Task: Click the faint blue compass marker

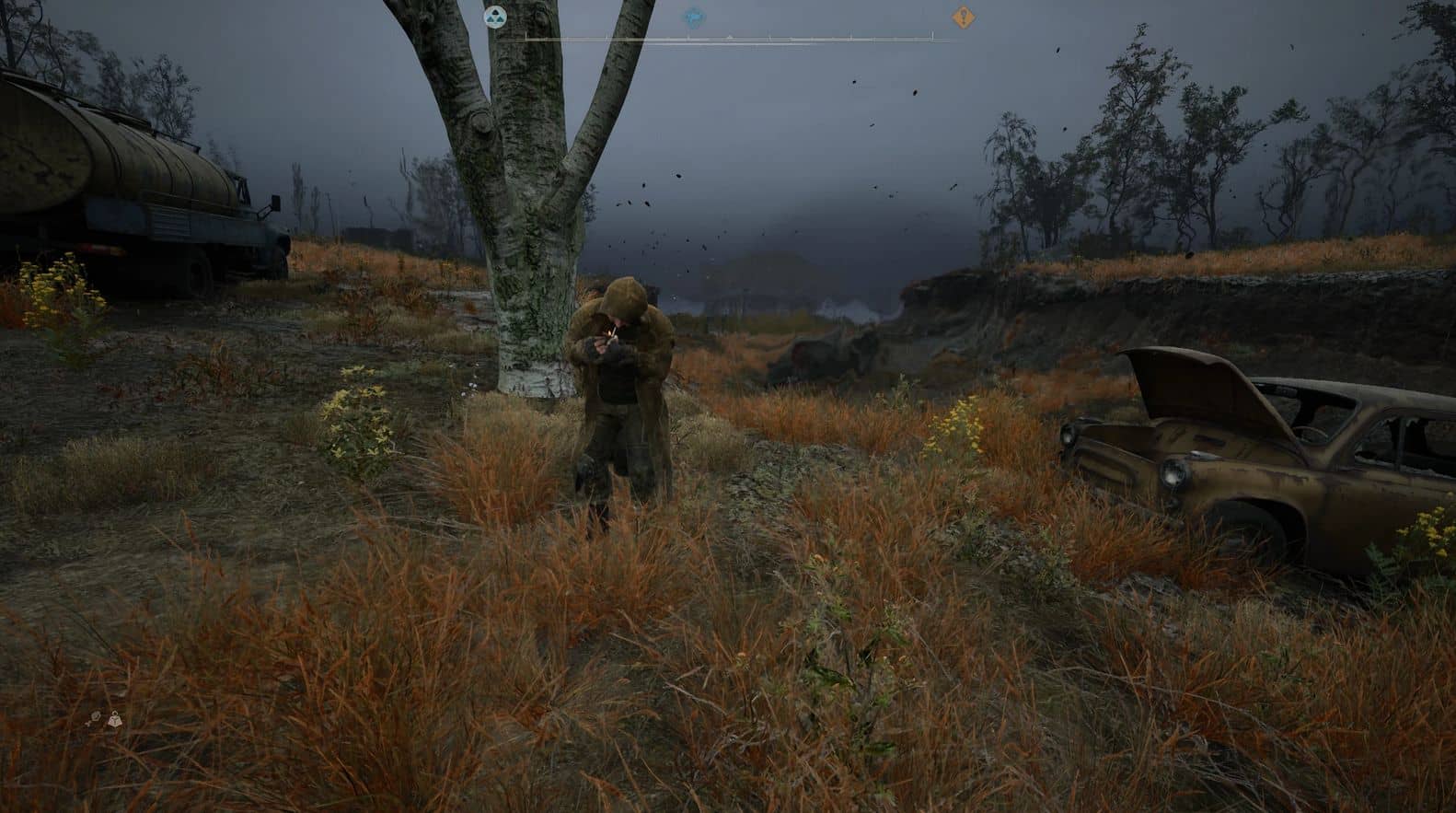Action: [x=694, y=17]
